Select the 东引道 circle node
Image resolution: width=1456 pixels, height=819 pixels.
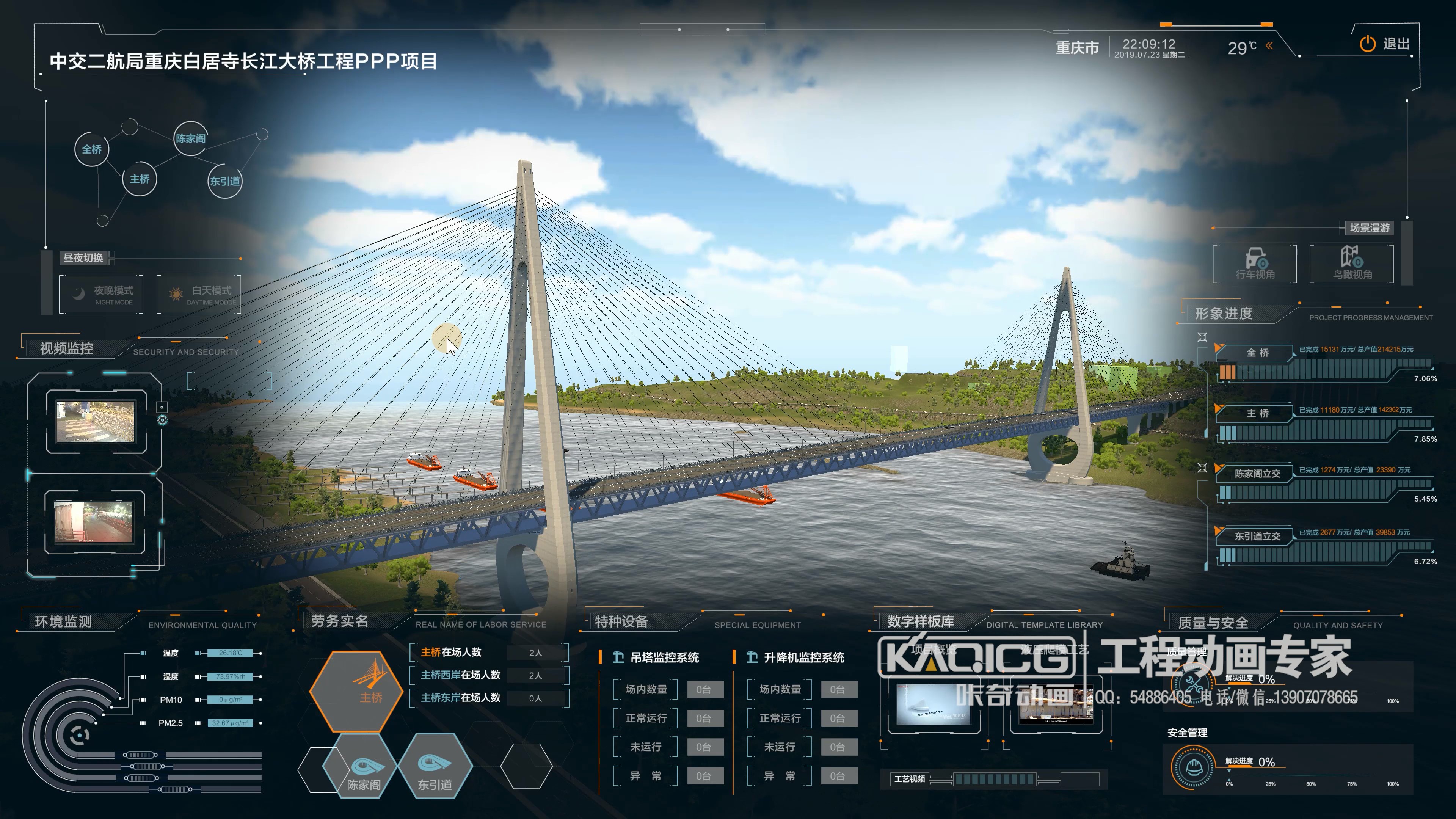225,182
